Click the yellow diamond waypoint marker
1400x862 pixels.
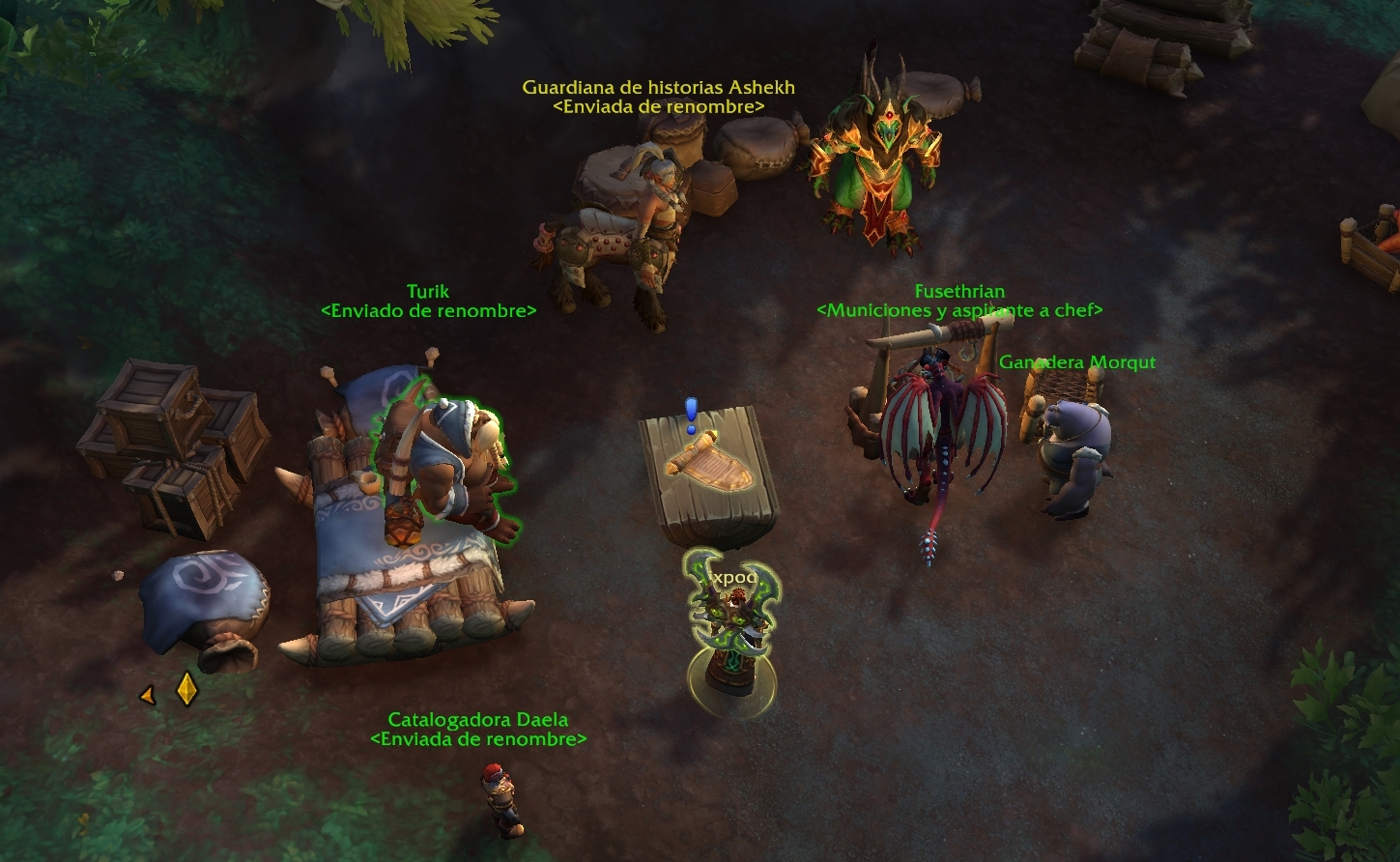(x=186, y=689)
